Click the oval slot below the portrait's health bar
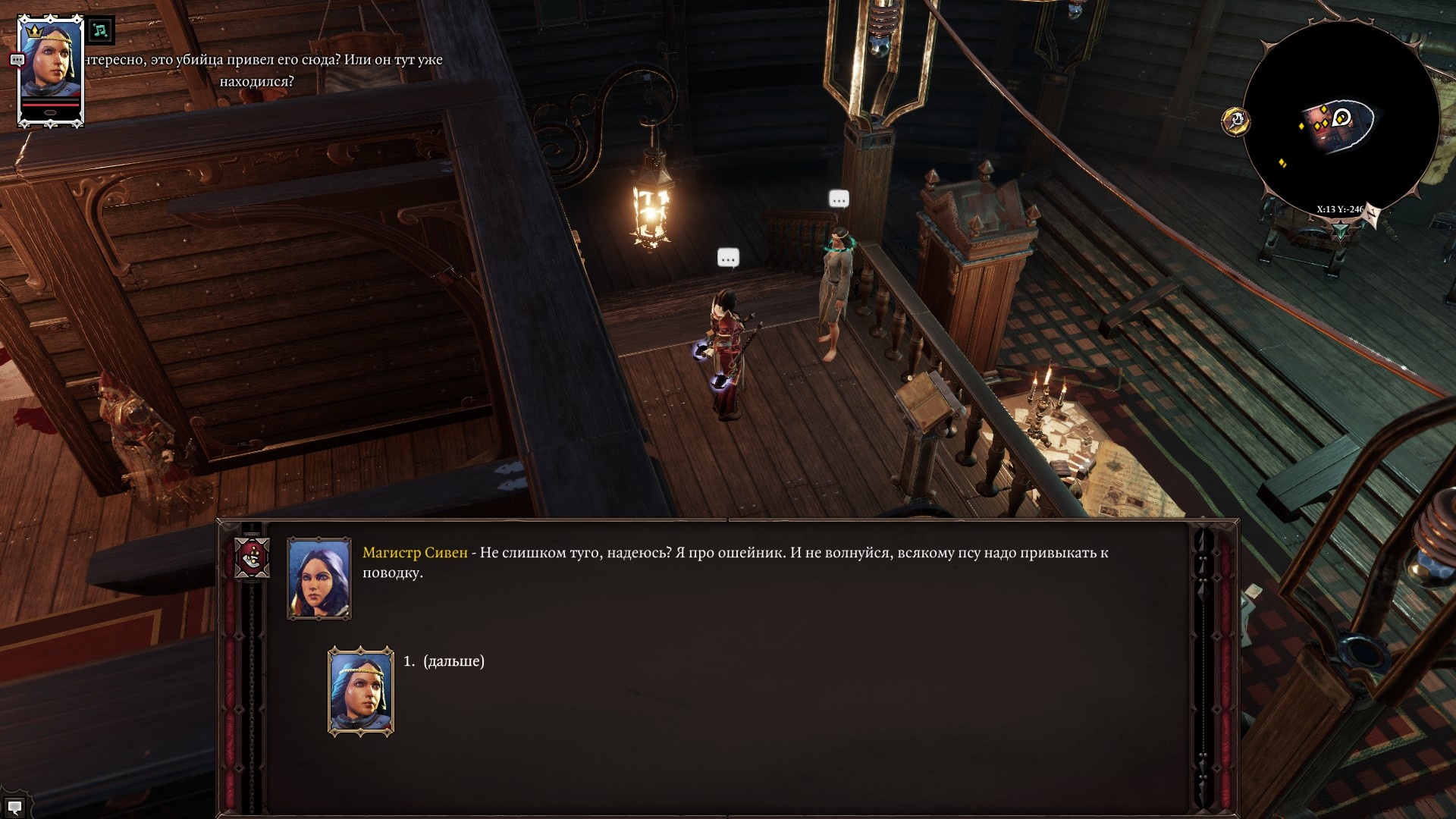 [x=49, y=111]
